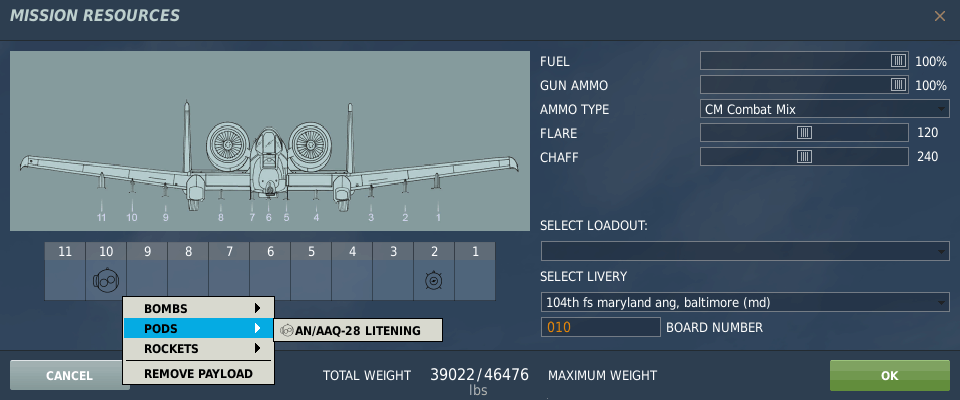Open the Select Loadout dropdown
The width and height of the screenshot is (960, 400).
[744, 251]
